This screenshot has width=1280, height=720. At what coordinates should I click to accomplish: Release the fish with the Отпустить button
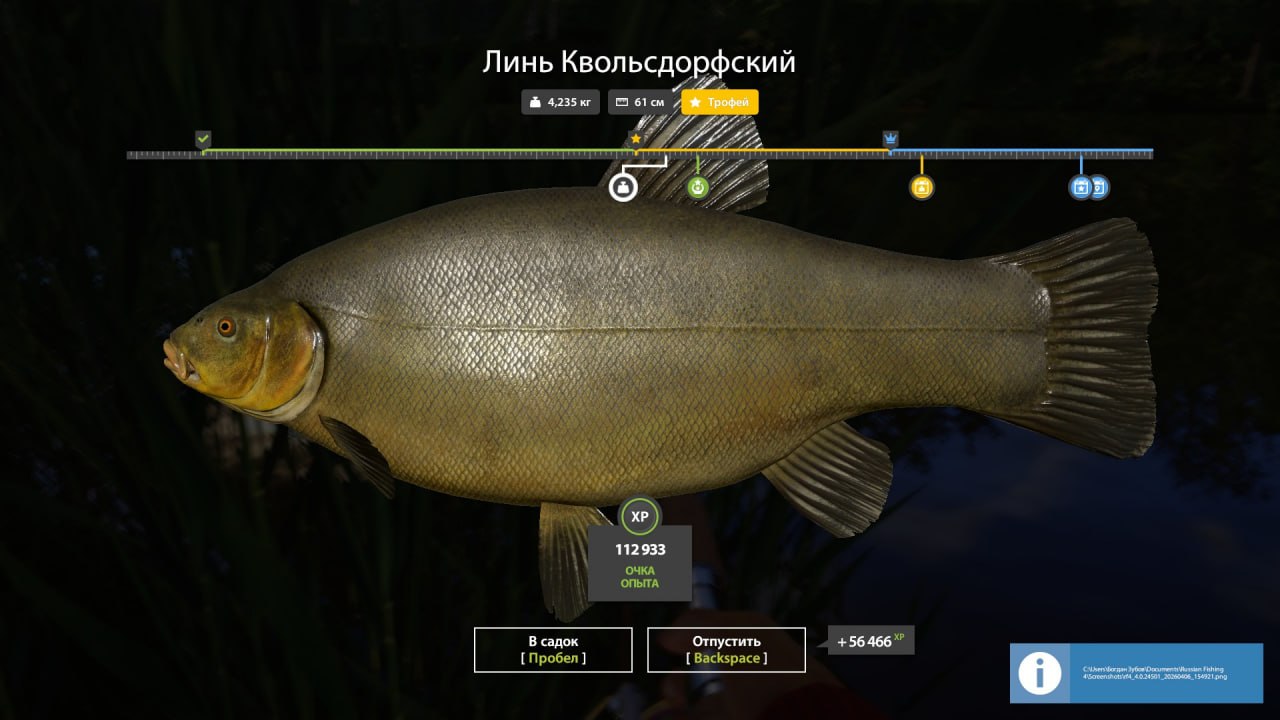(726, 650)
